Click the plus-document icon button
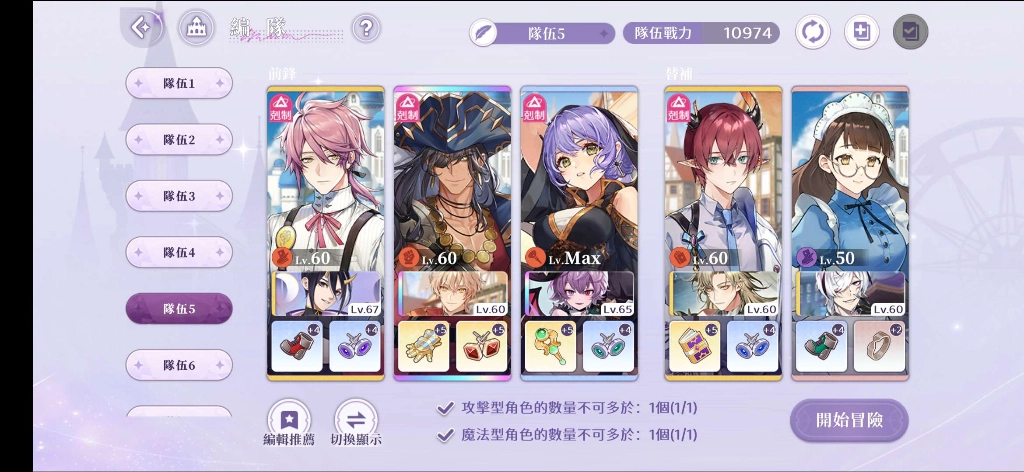Image resolution: width=1024 pixels, height=472 pixels. point(861,32)
